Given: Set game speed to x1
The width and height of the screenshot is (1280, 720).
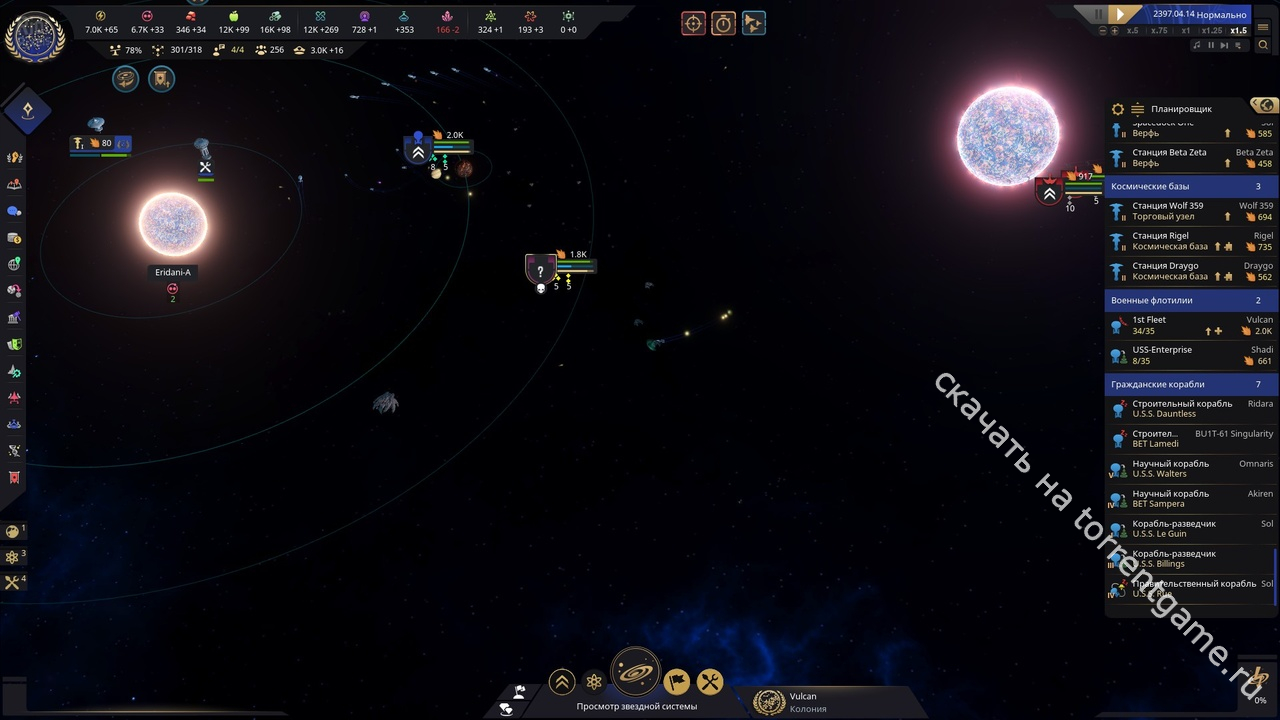Looking at the screenshot, I should click(x=1186, y=31).
